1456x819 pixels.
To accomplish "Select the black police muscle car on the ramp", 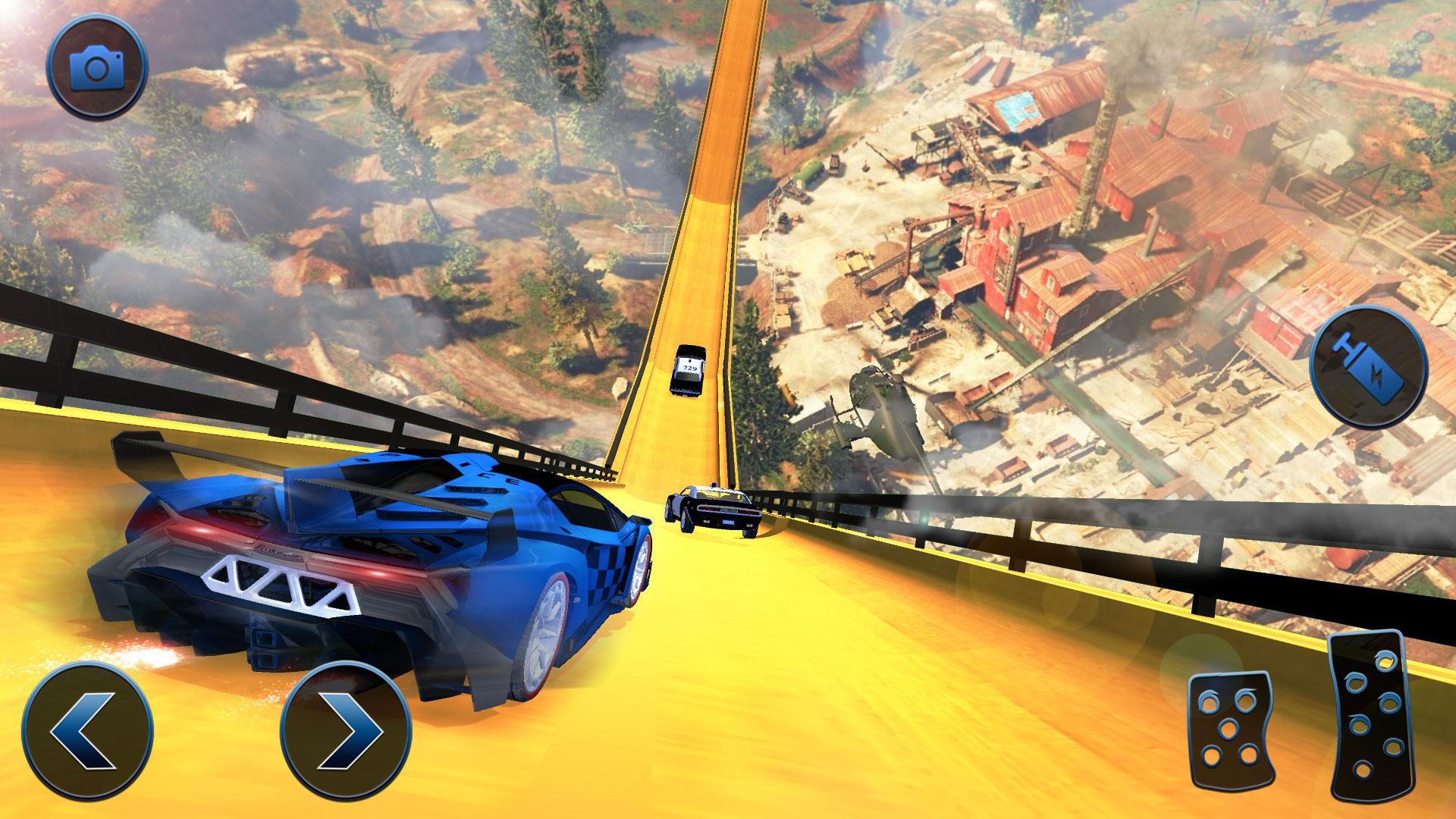I will pyautogui.click(x=713, y=508).
